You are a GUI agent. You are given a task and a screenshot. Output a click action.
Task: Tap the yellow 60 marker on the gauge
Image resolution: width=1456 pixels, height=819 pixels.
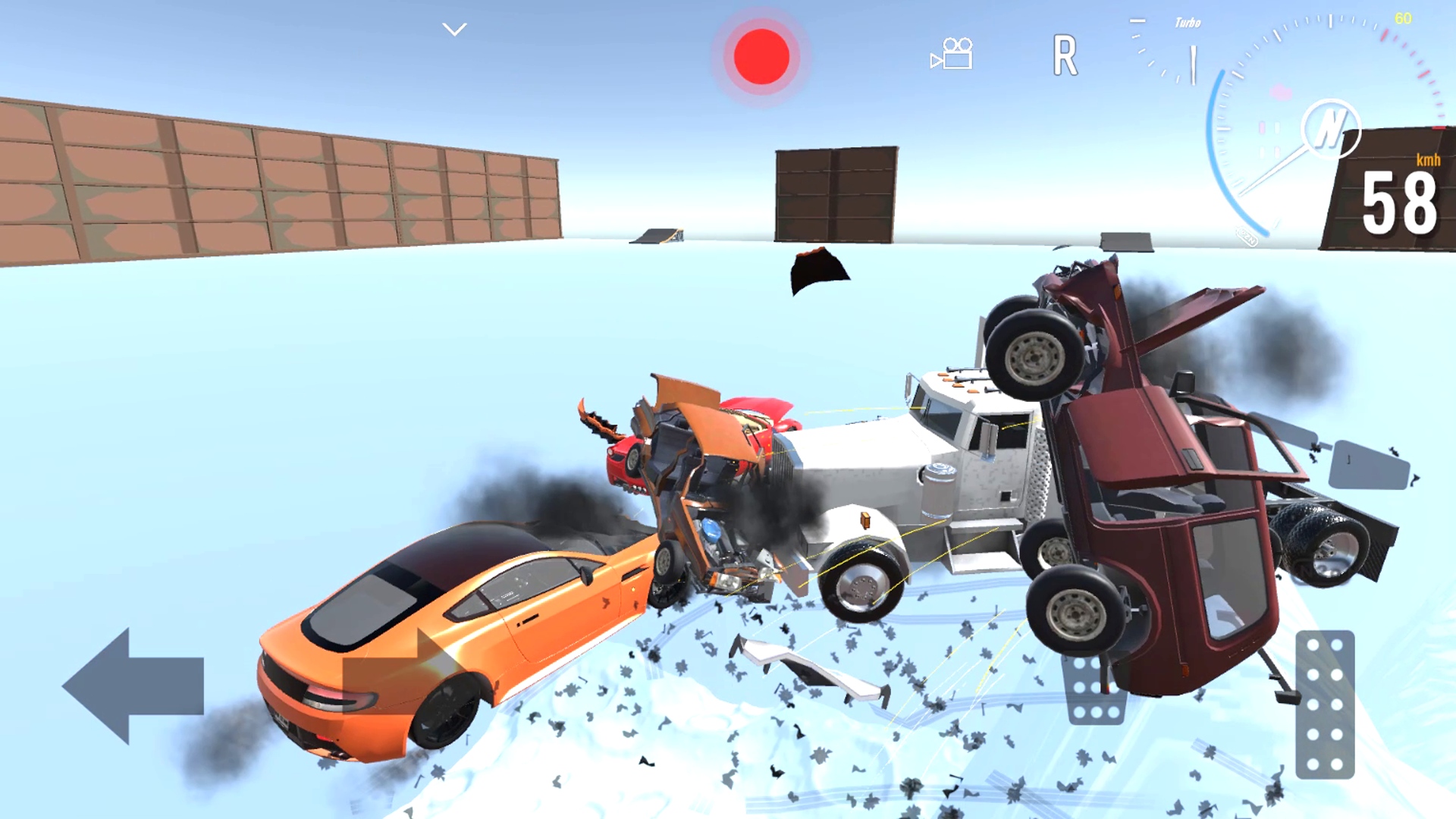1403,18
